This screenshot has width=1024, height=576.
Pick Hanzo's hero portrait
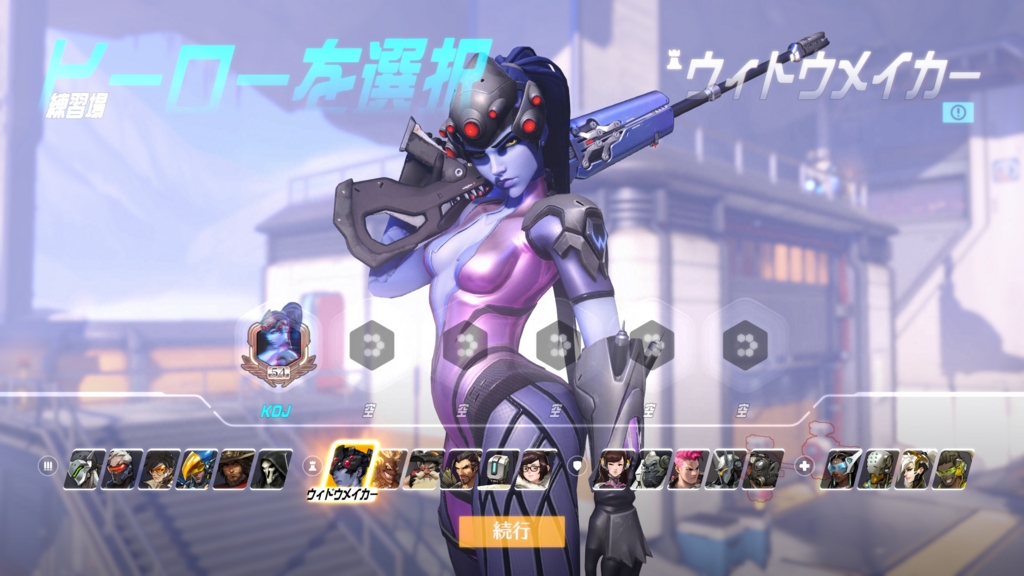465,468
